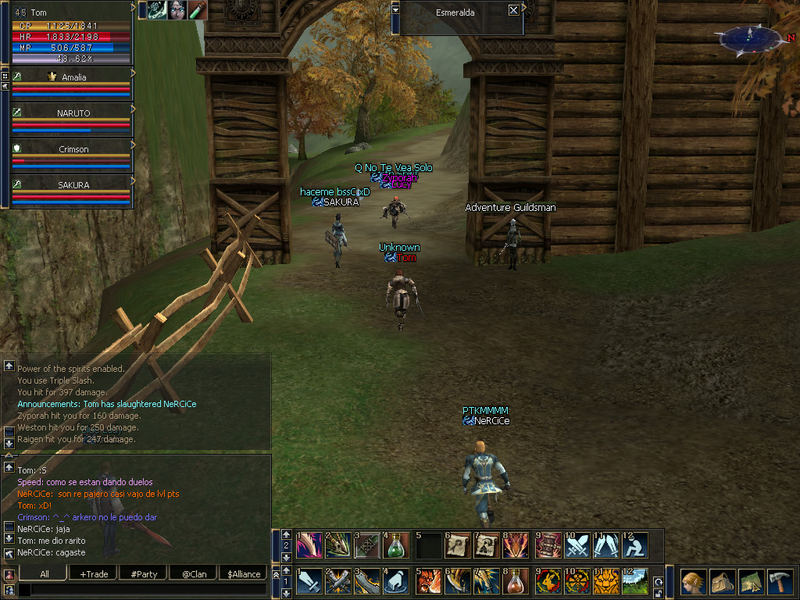The height and width of the screenshot is (600, 800).
Task: Activate the crossed swords skill in slot 10
Action: [578, 545]
